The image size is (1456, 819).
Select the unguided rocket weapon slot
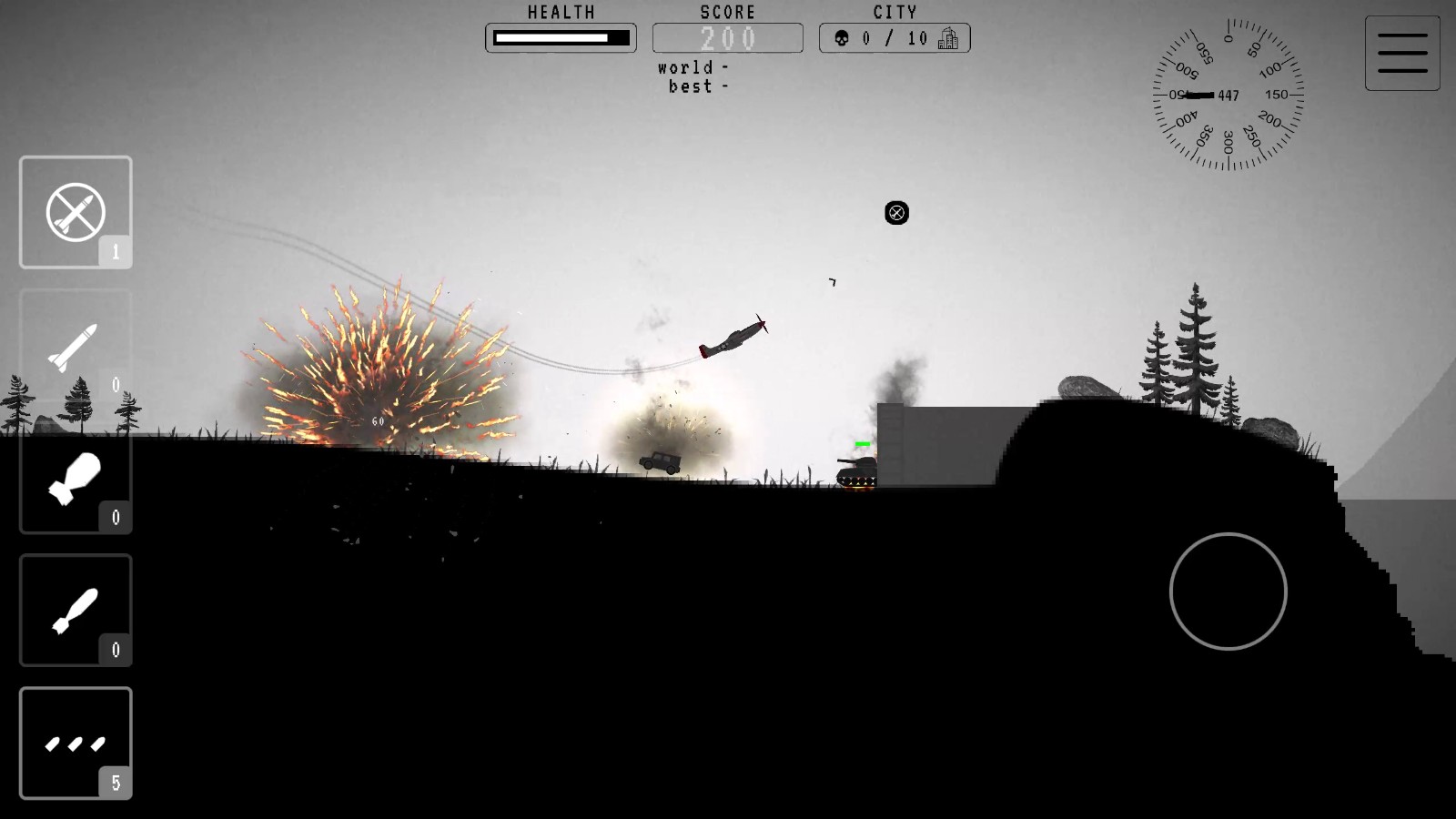tap(76, 346)
